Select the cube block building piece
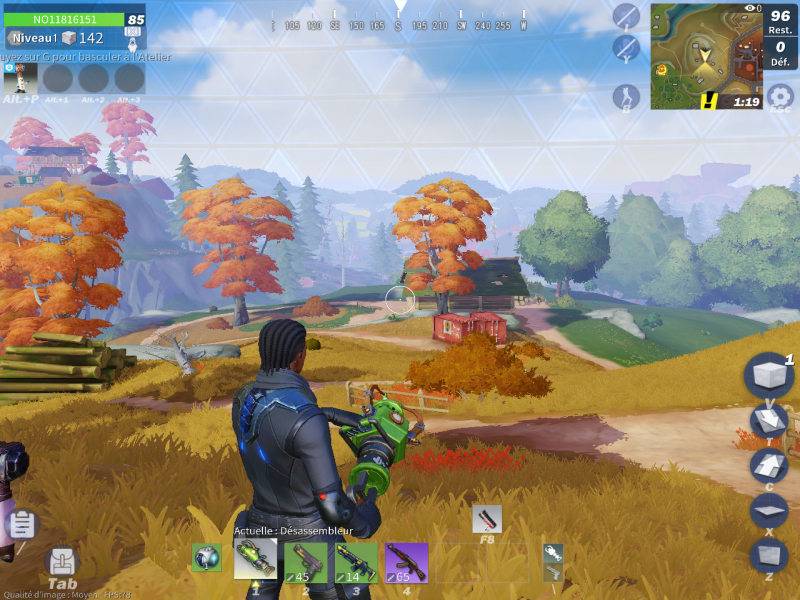The image size is (800, 600). click(x=769, y=376)
